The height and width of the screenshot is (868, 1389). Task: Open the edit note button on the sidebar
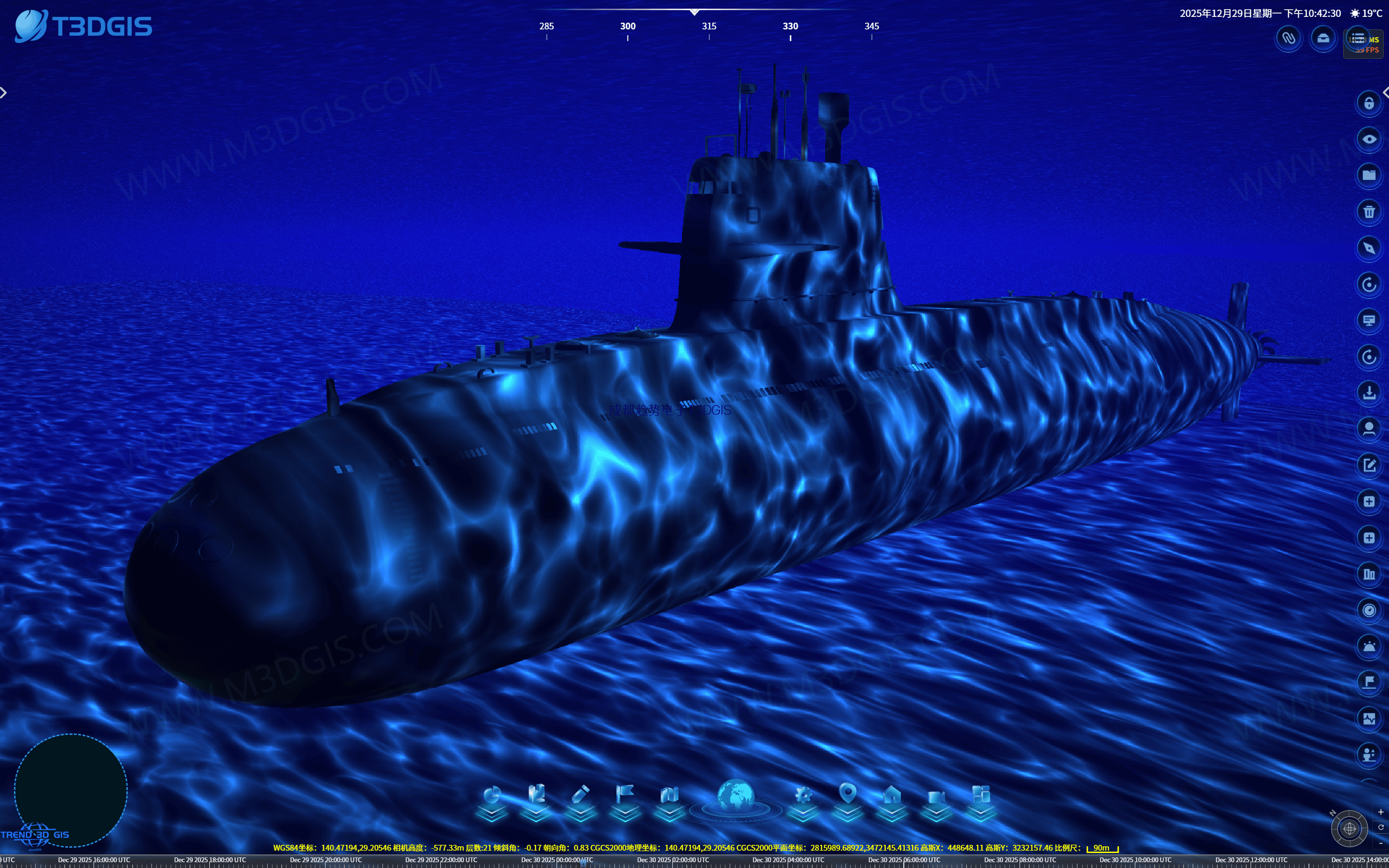[1368, 465]
